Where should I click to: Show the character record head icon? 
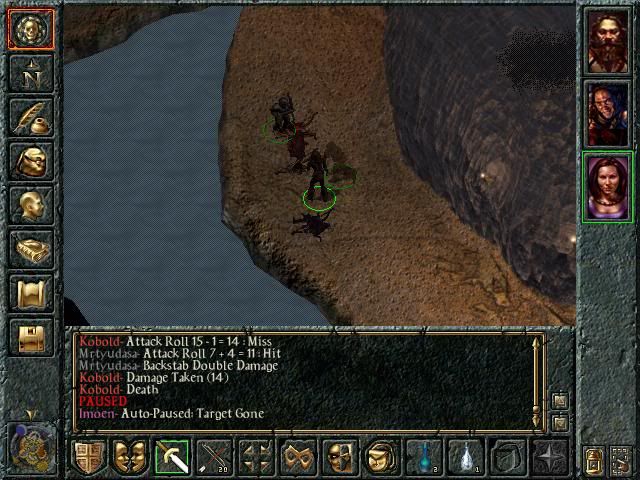tap(31, 205)
